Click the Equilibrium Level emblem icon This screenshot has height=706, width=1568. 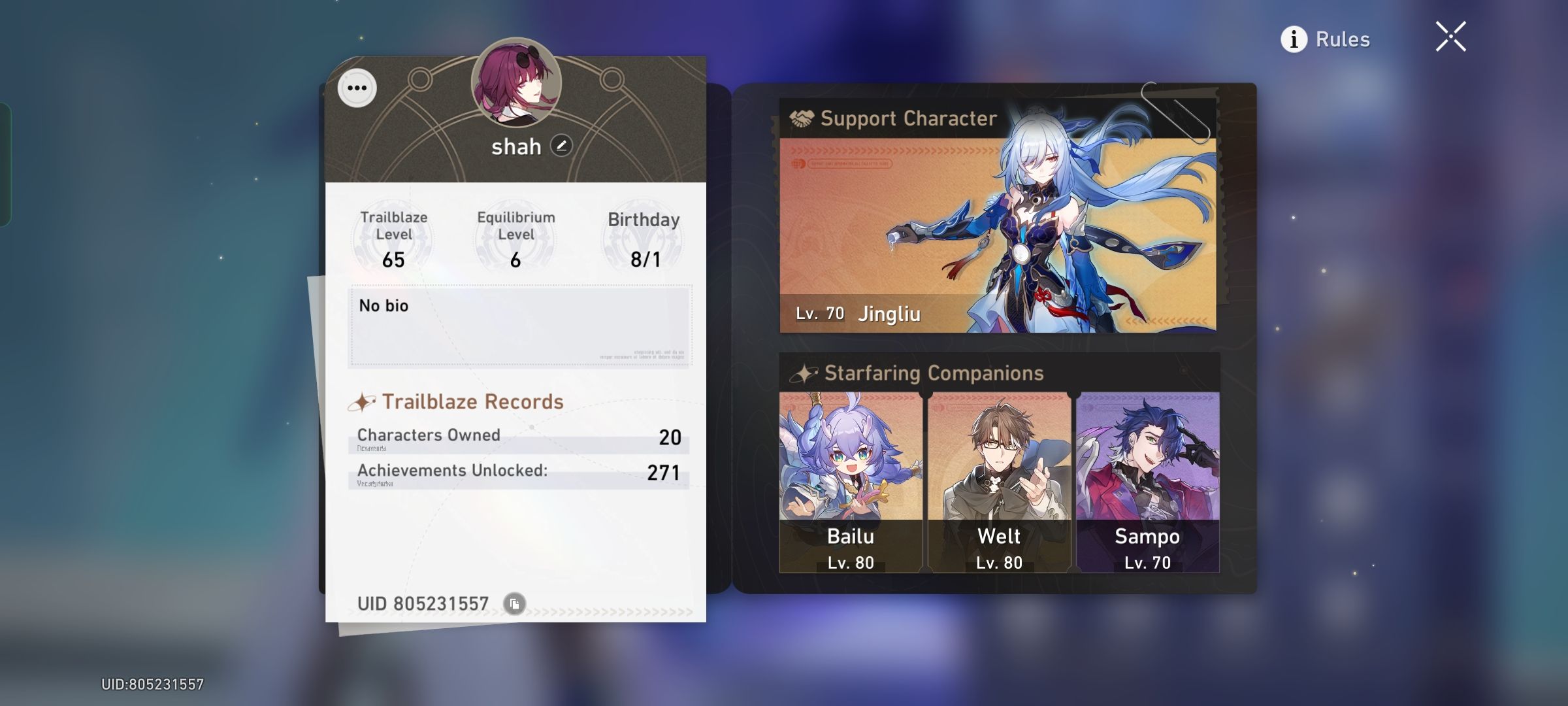514,239
